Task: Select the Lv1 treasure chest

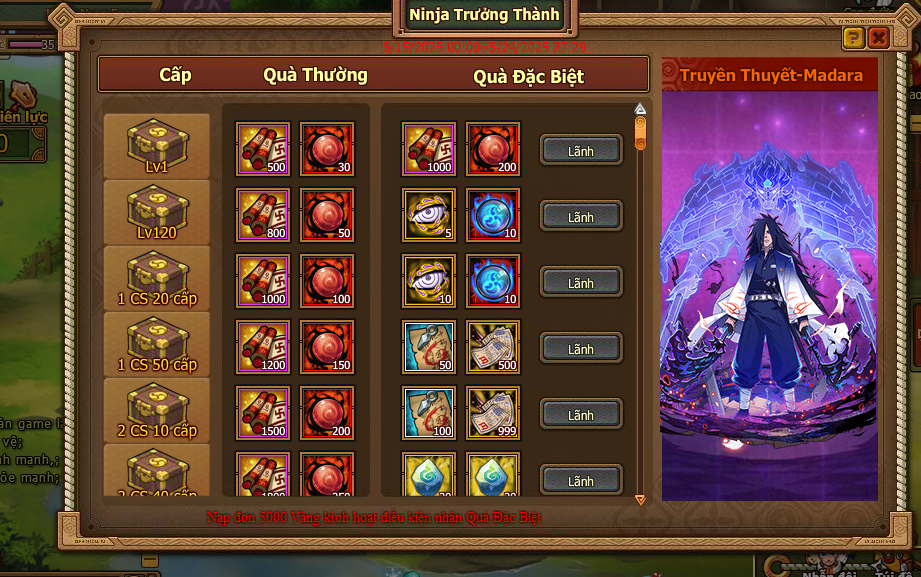Action: (x=157, y=145)
